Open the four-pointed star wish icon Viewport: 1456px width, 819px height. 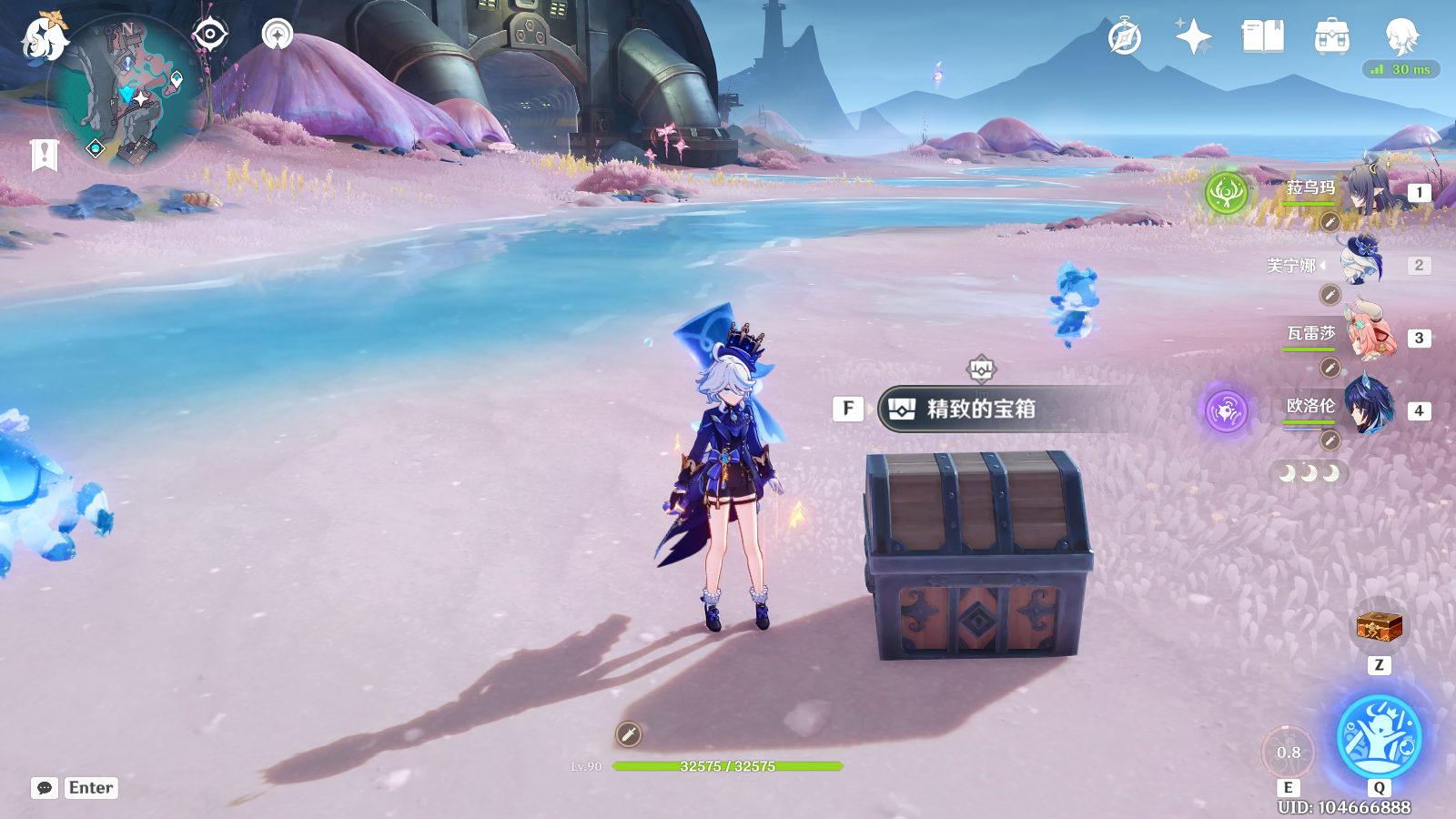[1193, 37]
